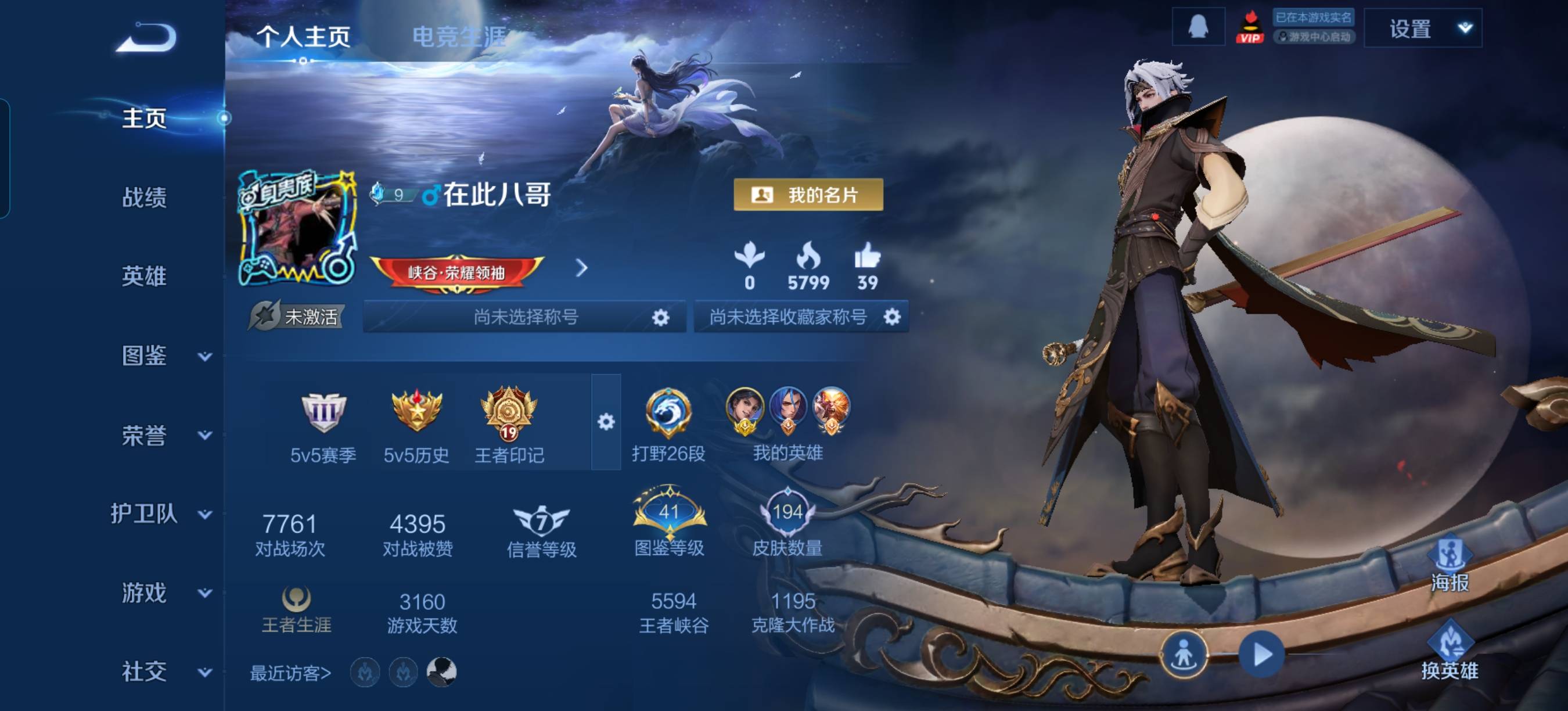Open the 设置 dropdown
This screenshot has width=1568, height=711.
(1422, 28)
